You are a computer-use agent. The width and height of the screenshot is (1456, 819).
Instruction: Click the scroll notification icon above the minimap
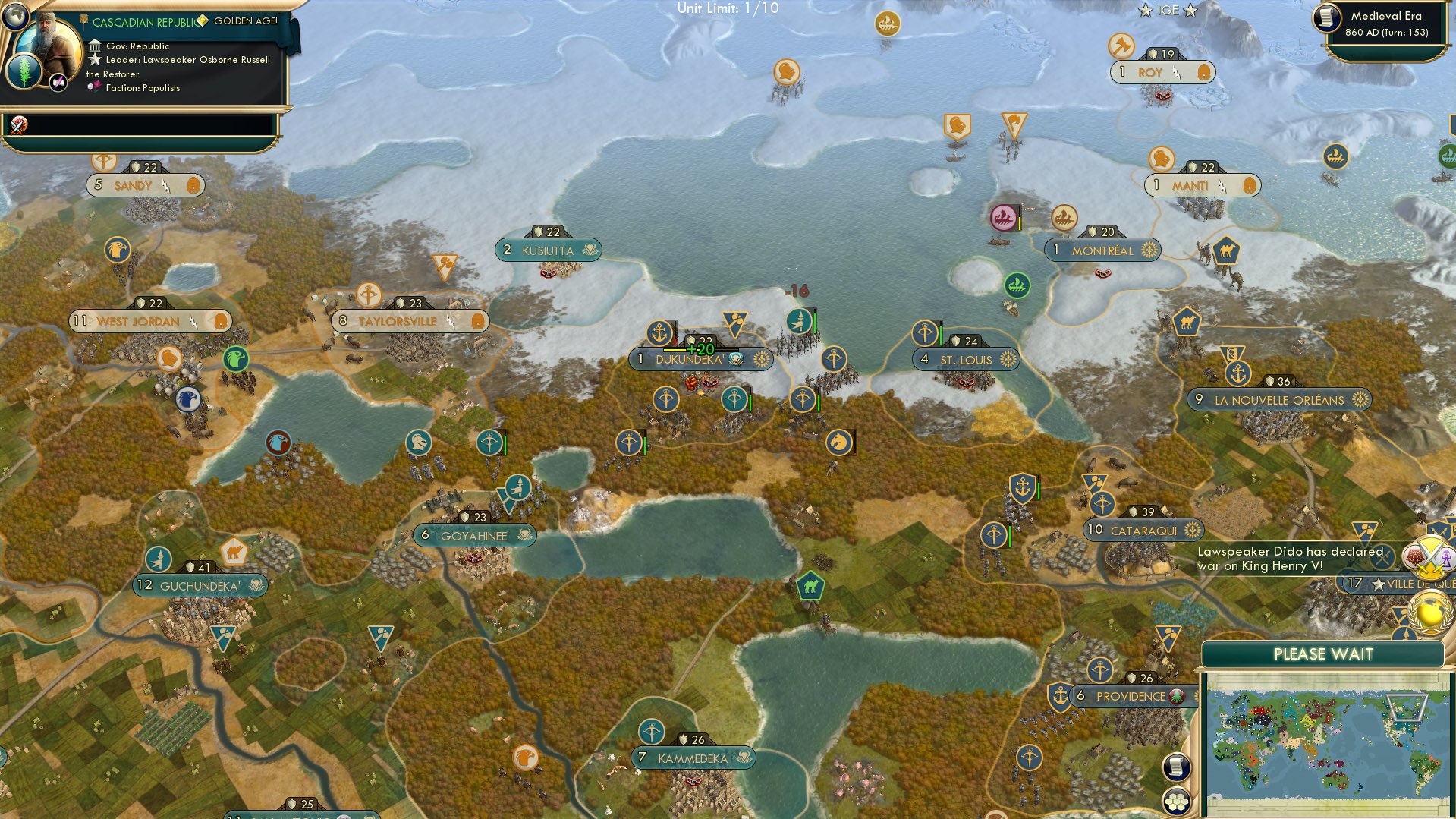point(1178,767)
